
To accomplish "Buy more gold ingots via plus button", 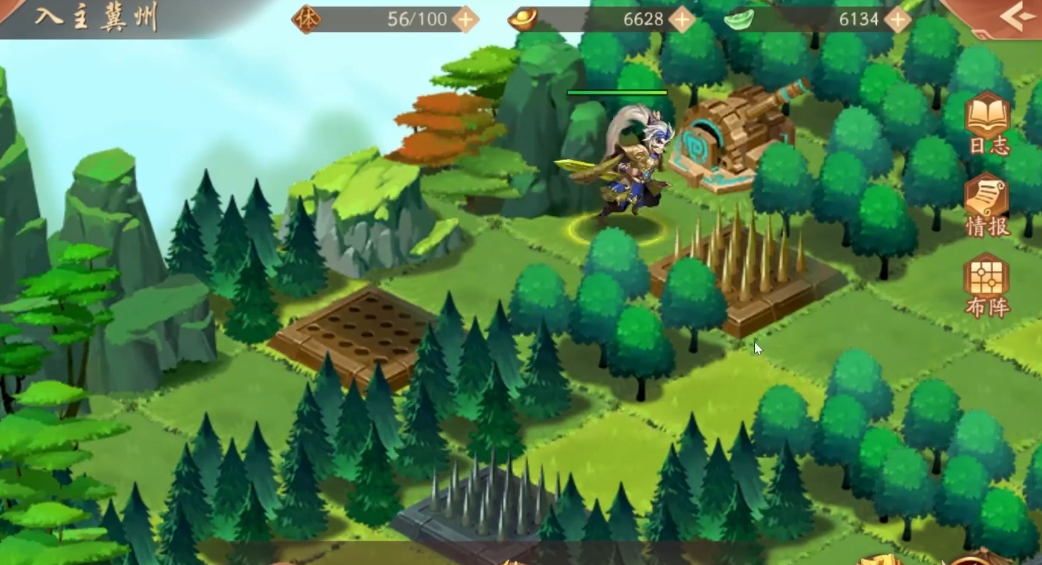I will [682, 19].
